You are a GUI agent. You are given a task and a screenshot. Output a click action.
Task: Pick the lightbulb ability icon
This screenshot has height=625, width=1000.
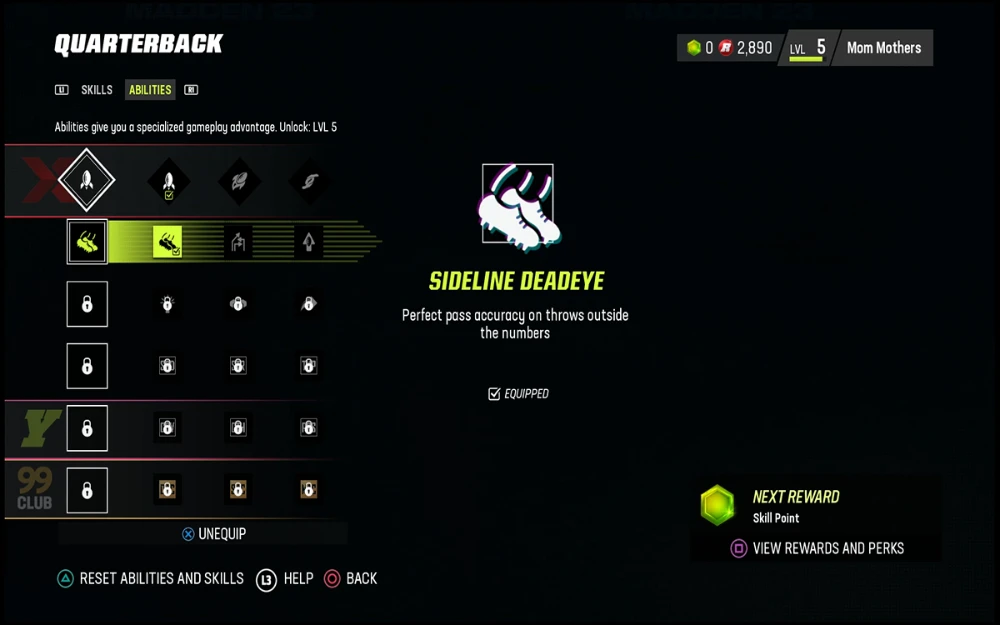(x=167, y=304)
